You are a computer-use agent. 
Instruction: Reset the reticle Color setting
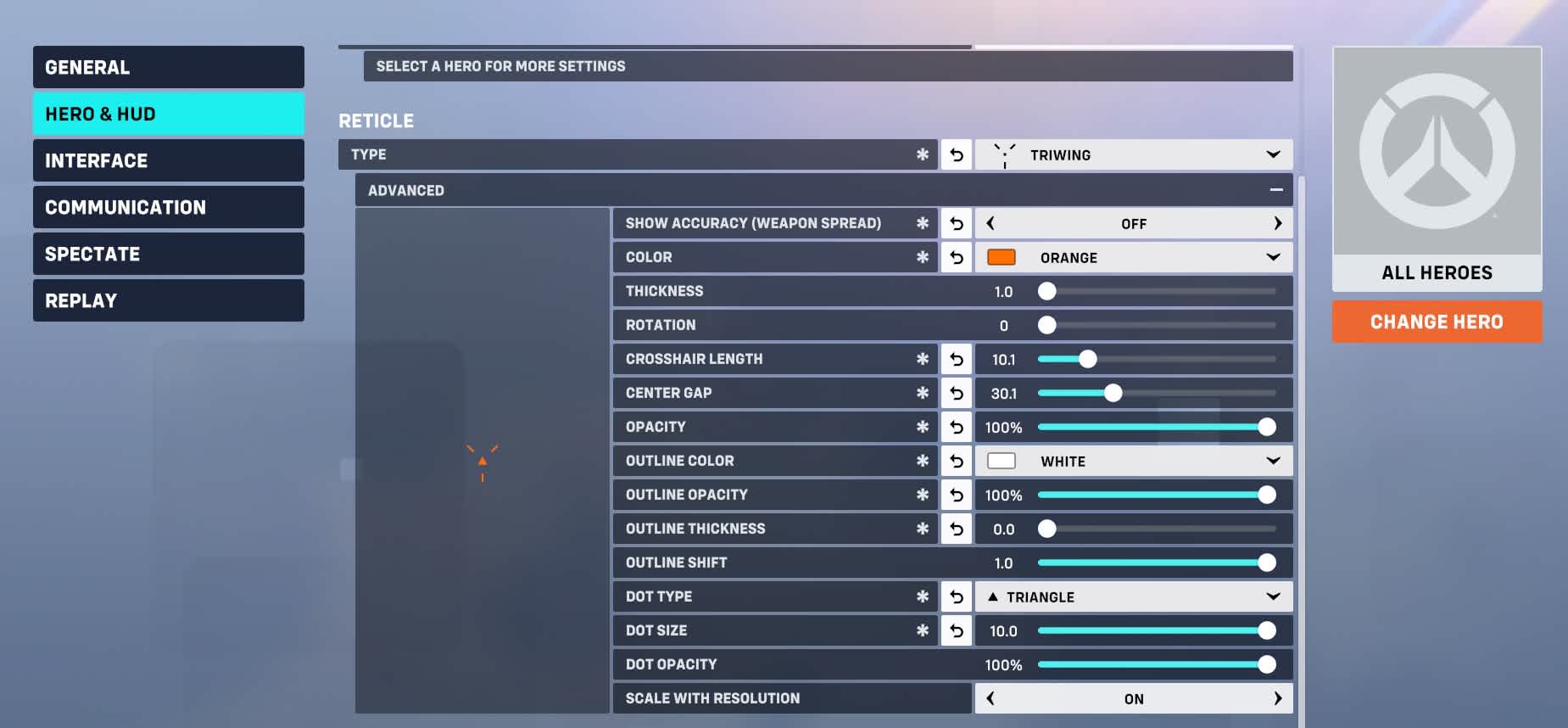pos(956,257)
